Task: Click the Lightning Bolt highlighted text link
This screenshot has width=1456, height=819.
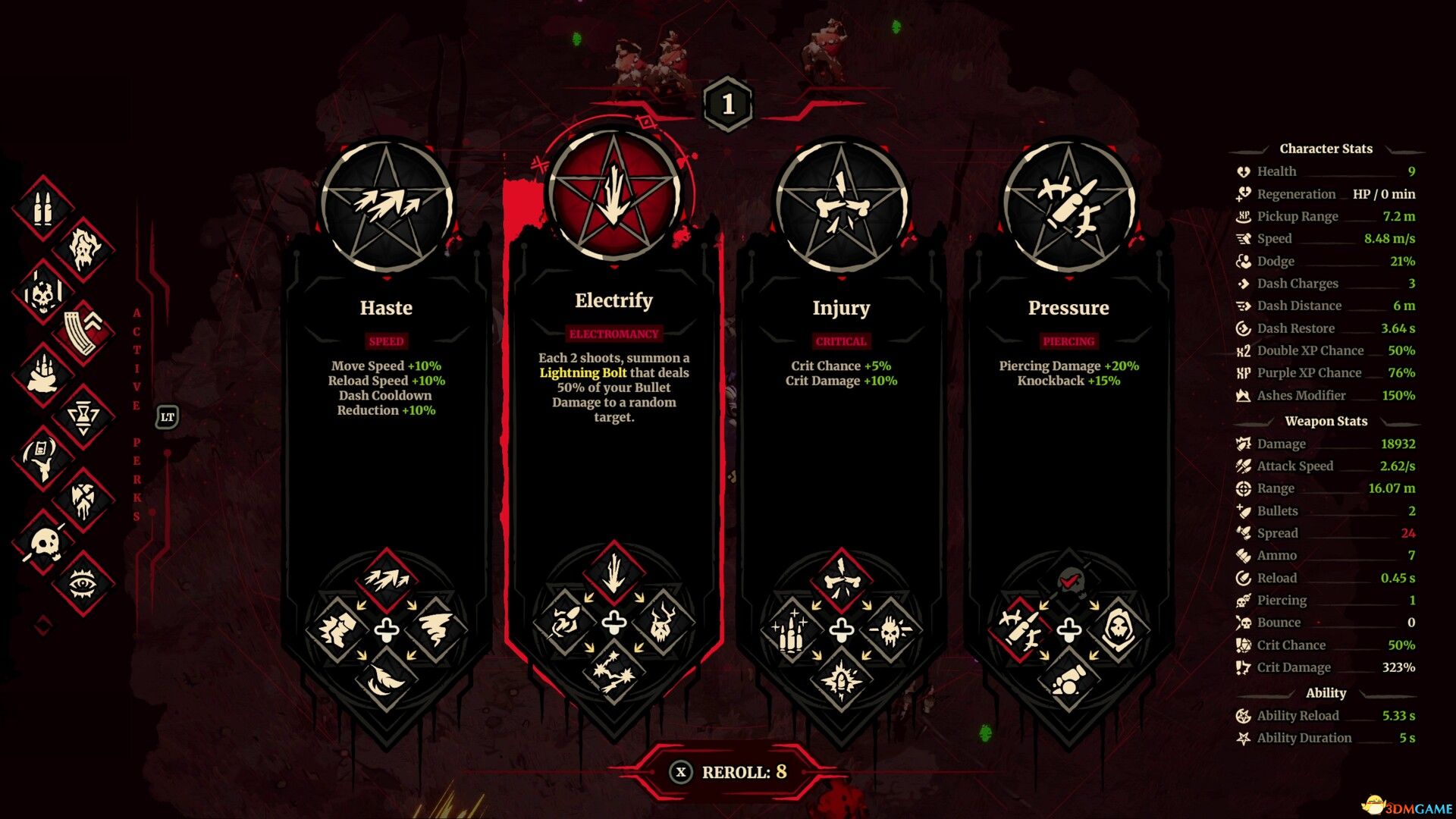Action: pyautogui.click(x=582, y=372)
